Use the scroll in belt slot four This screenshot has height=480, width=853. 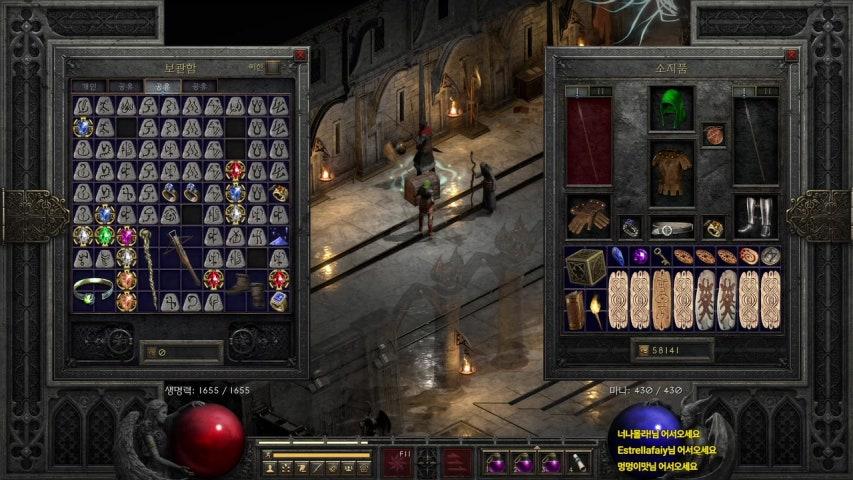[577, 463]
